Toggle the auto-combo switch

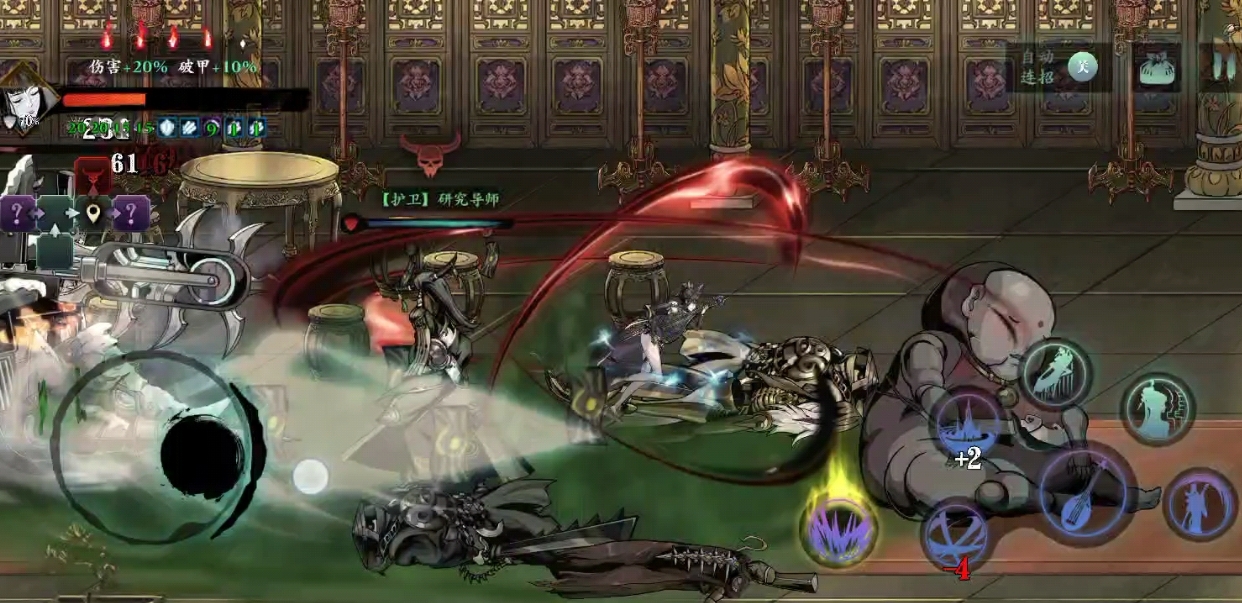pyautogui.click(x=1082, y=67)
